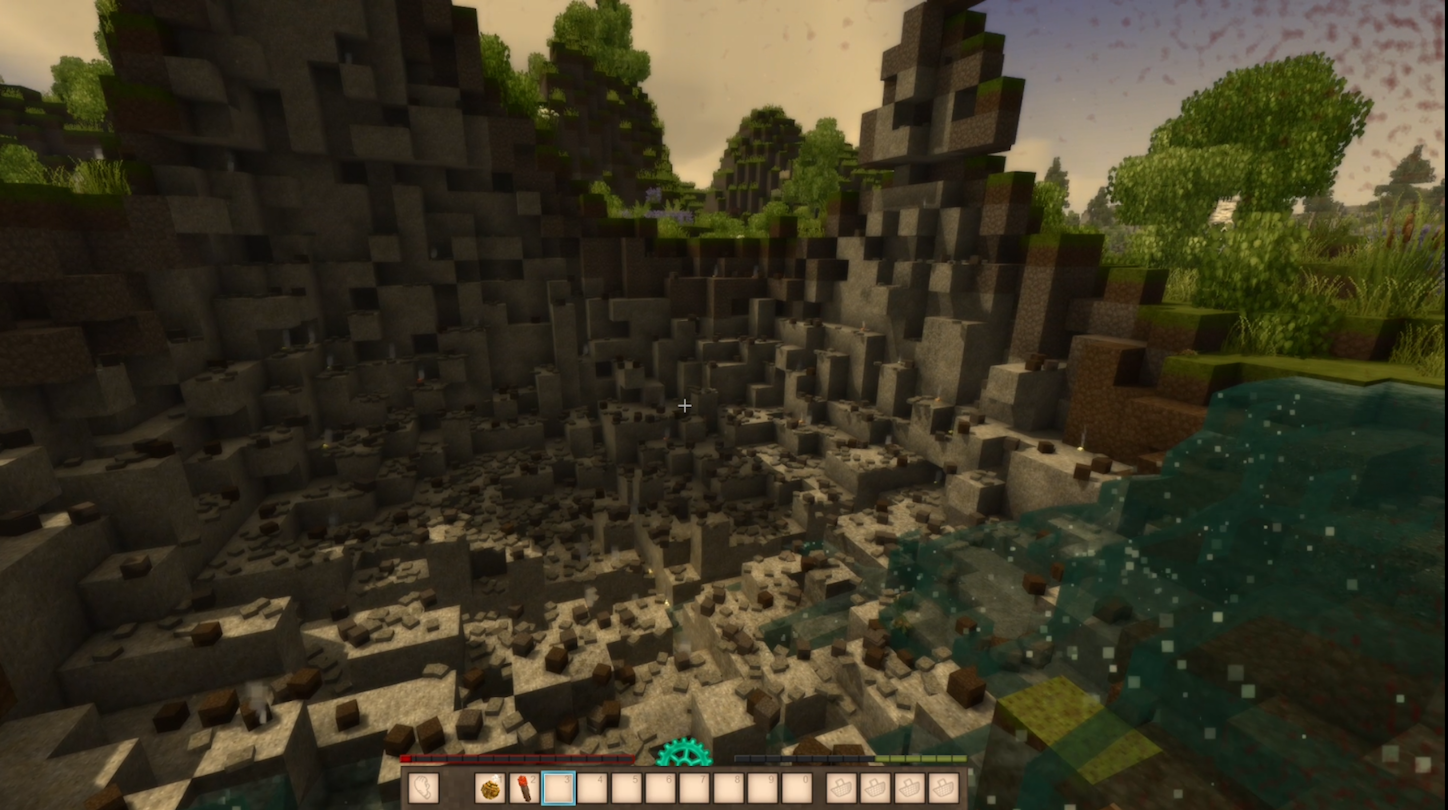Screen dimensions: 1448x810
Task: Switch to empty hotbar slot numbered 5
Action: click(x=626, y=788)
